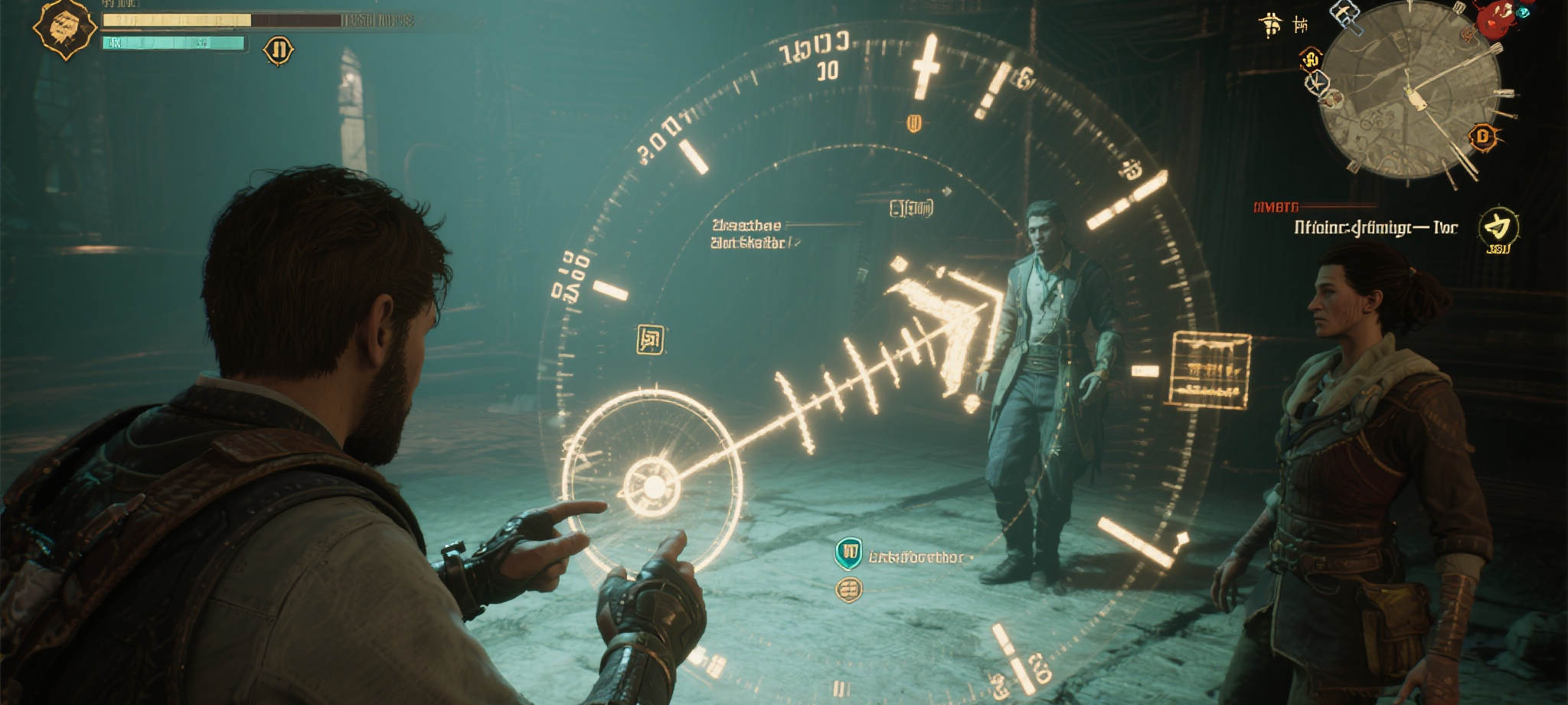
Task: Click the orange hexagon marker left of the minimap
Action: (1311, 58)
